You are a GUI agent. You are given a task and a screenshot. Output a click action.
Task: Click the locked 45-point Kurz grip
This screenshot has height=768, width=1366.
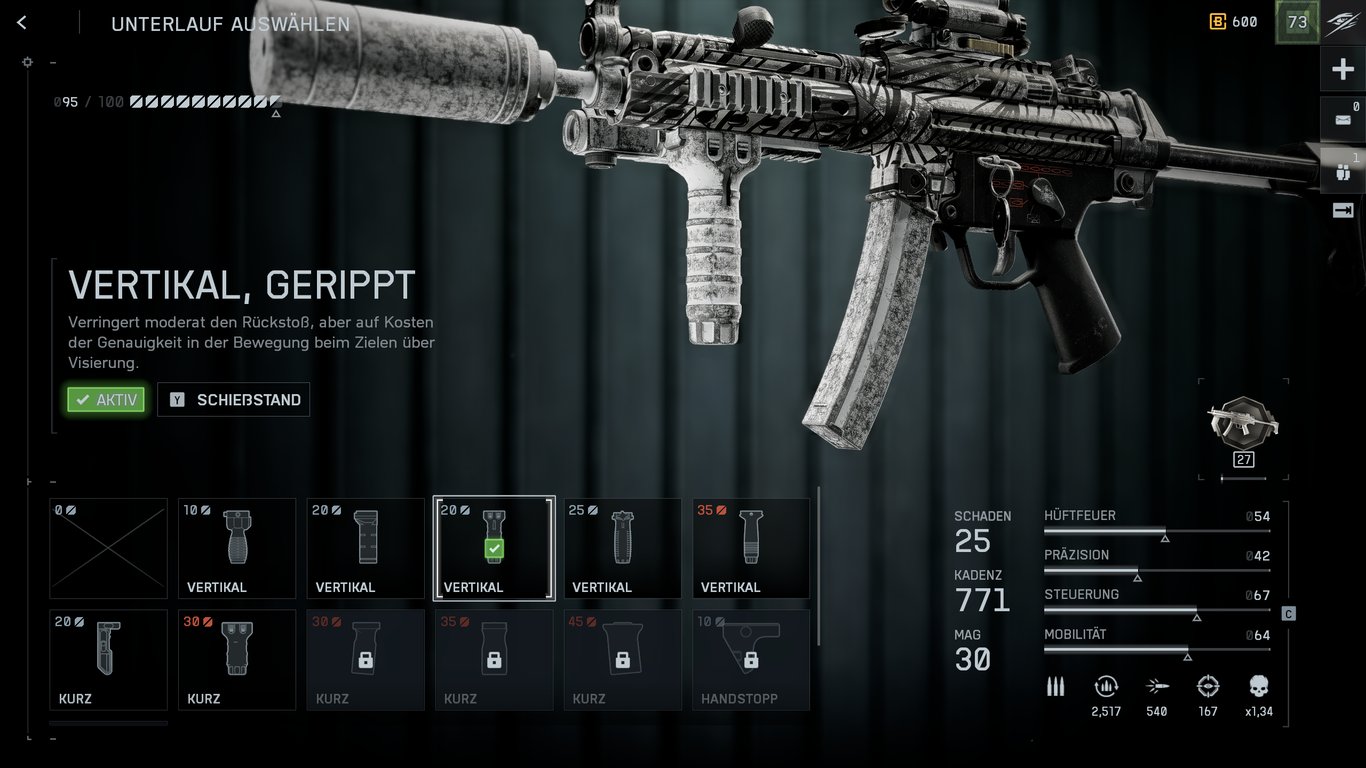[622, 659]
